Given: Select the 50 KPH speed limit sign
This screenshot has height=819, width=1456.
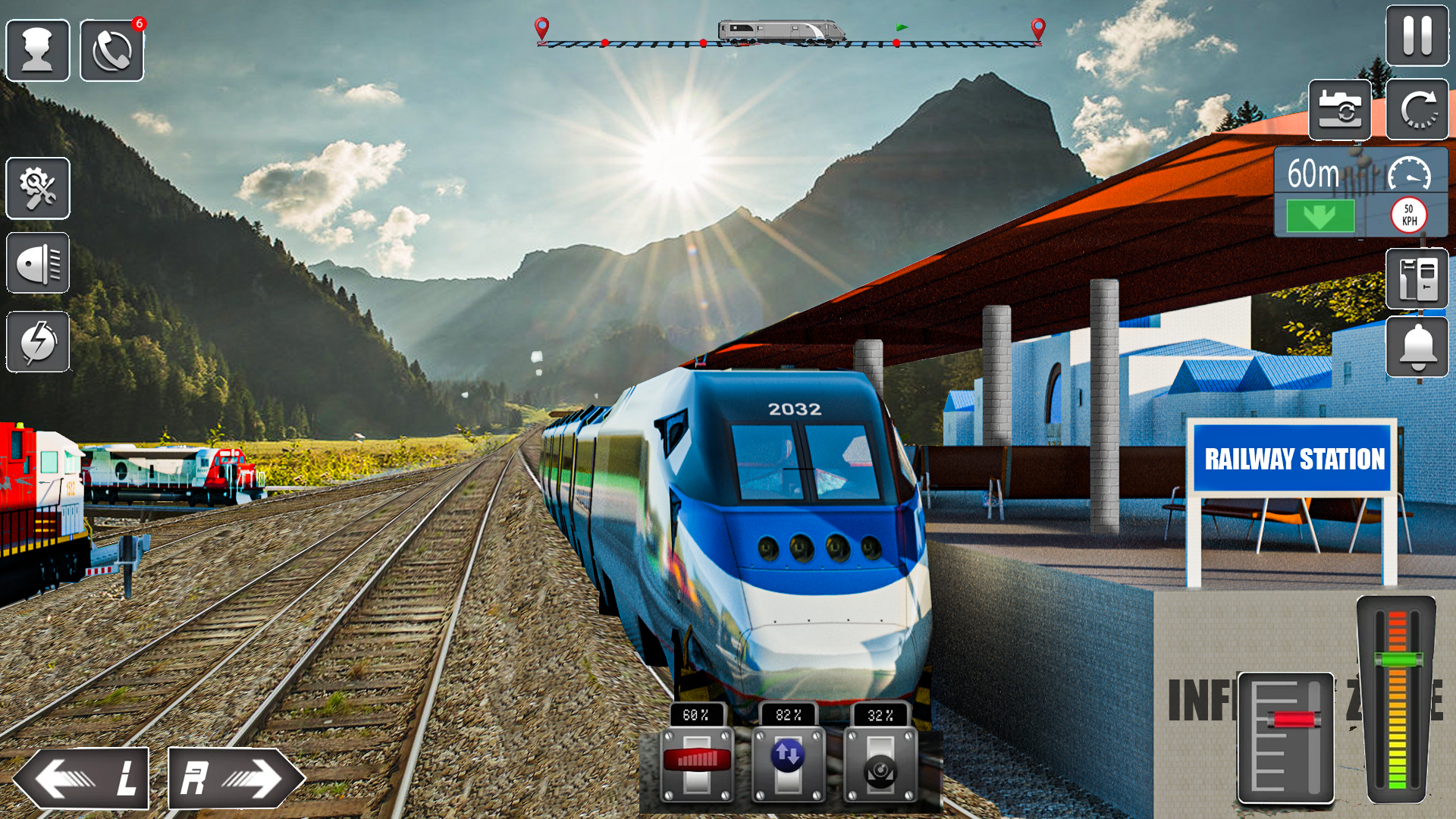Looking at the screenshot, I should [1408, 215].
